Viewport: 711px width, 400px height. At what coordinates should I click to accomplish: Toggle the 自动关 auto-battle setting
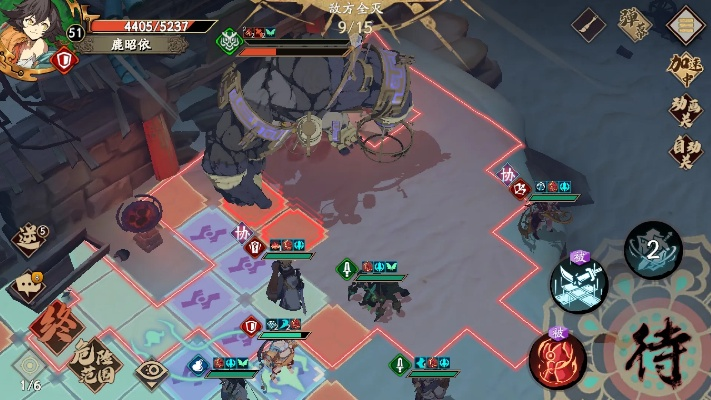coord(686,150)
